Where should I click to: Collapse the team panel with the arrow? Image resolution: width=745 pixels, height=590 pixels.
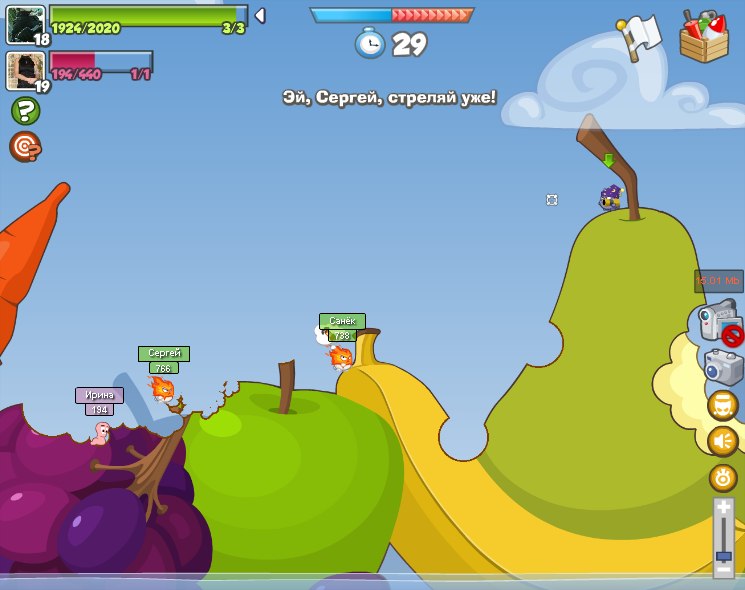[260, 15]
